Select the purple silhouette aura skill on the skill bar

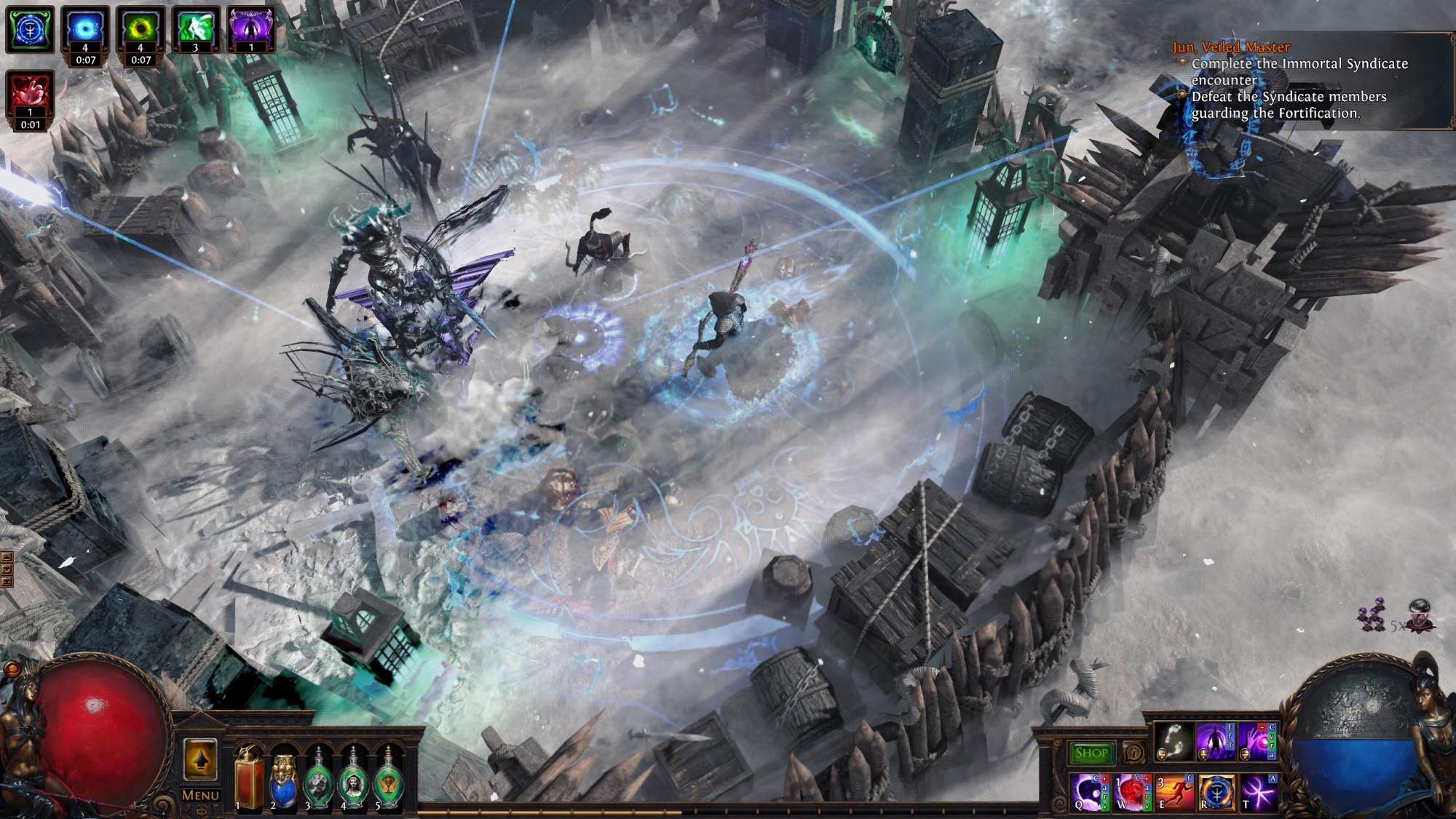(x=1215, y=742)
